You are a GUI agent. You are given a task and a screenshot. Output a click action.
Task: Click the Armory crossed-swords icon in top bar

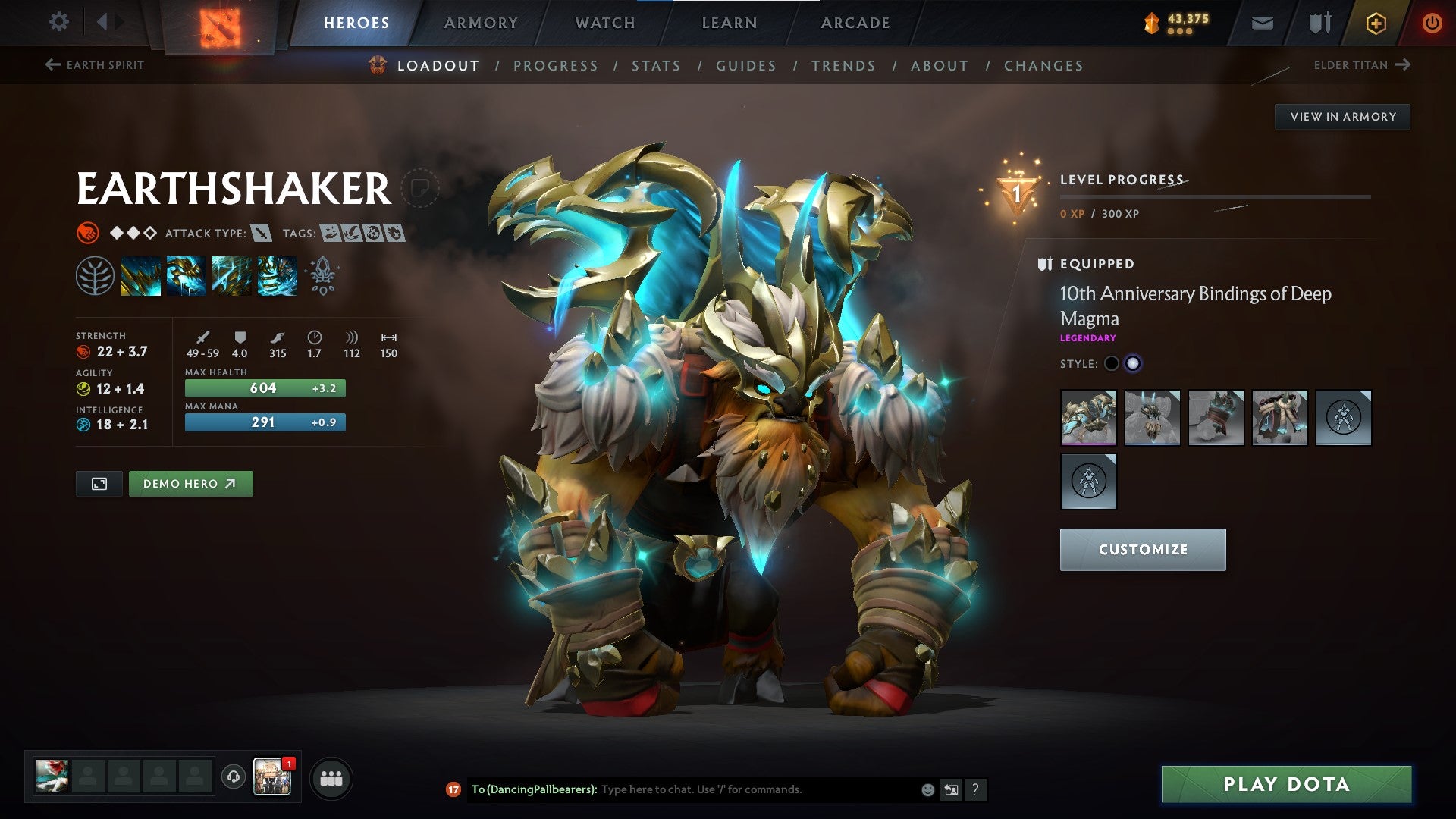[1319, 22]
